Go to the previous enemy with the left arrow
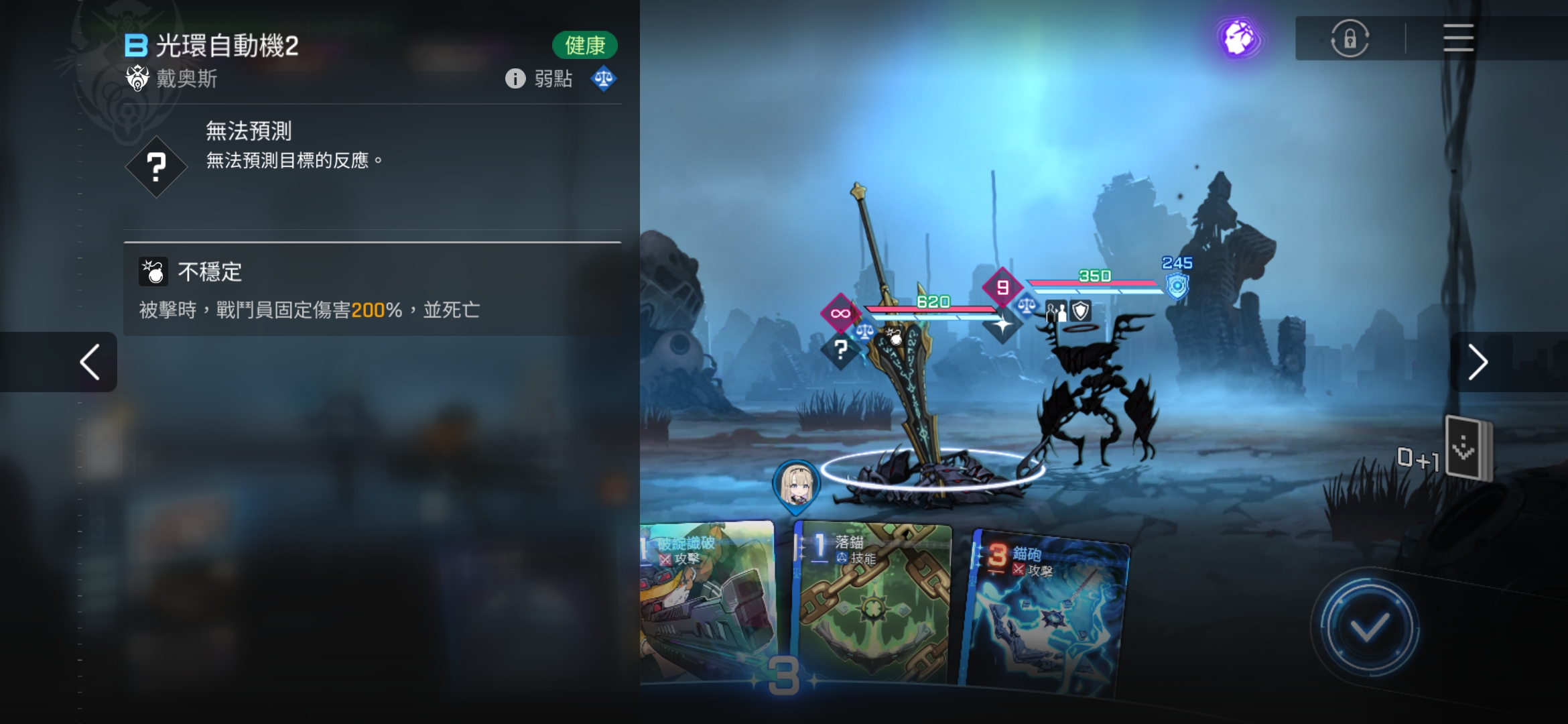This screenshot has width=1568, height=724. pyautogui.click(x=89, y=362)
